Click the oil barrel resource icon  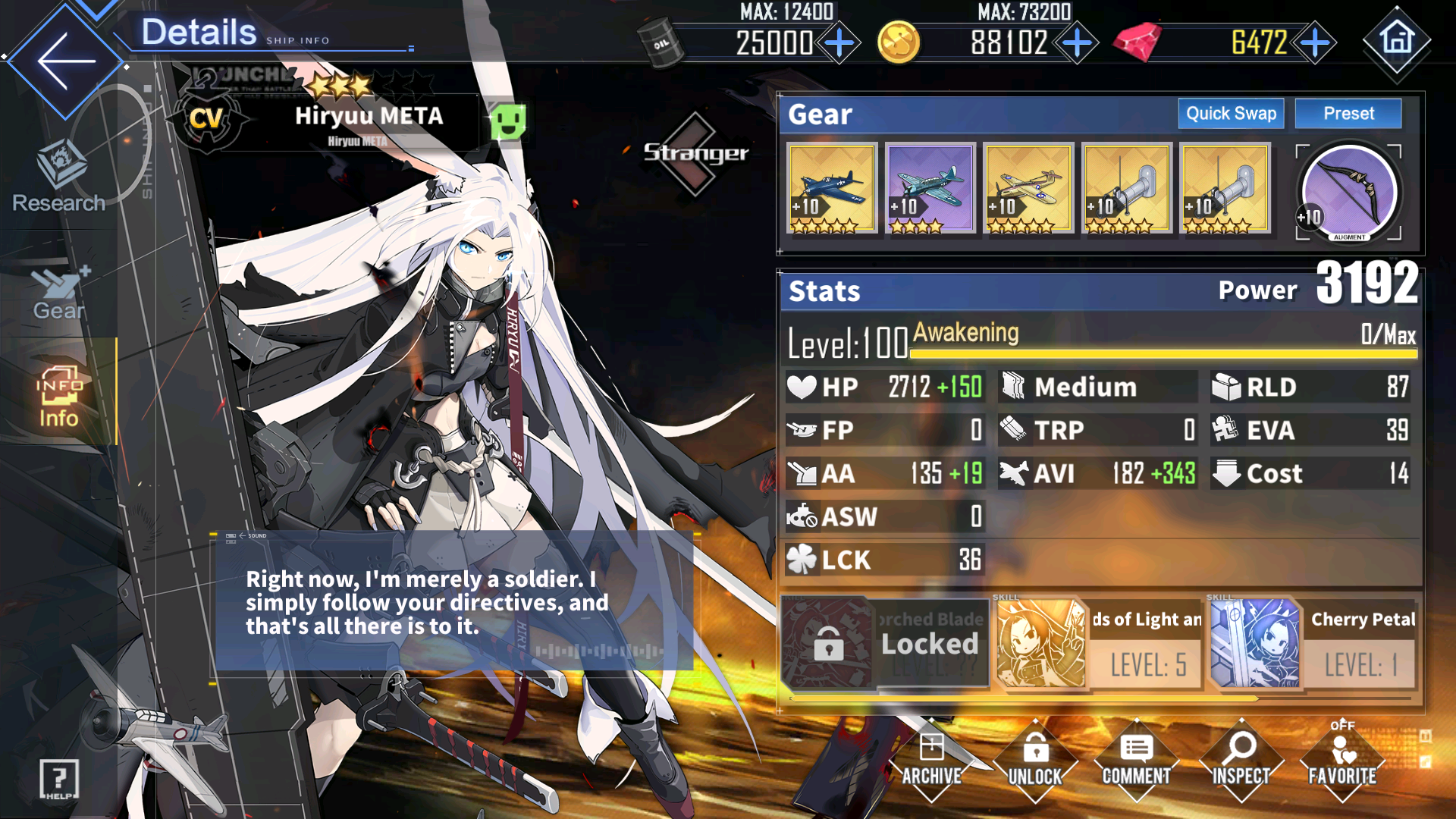(661, 42)
